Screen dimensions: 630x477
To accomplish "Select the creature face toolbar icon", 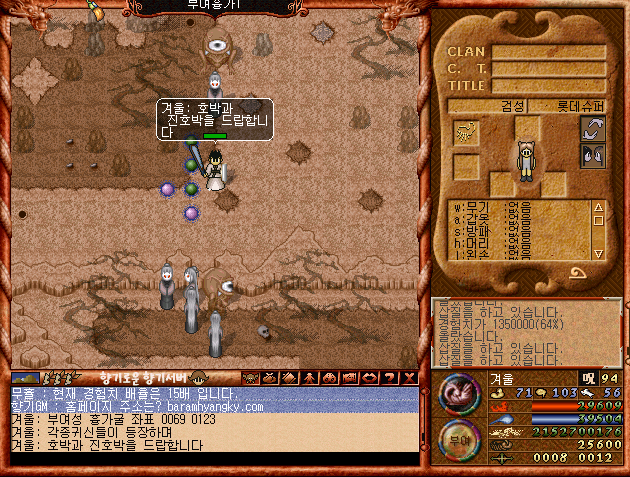I will pyautogui.click(x=250, y=377).
